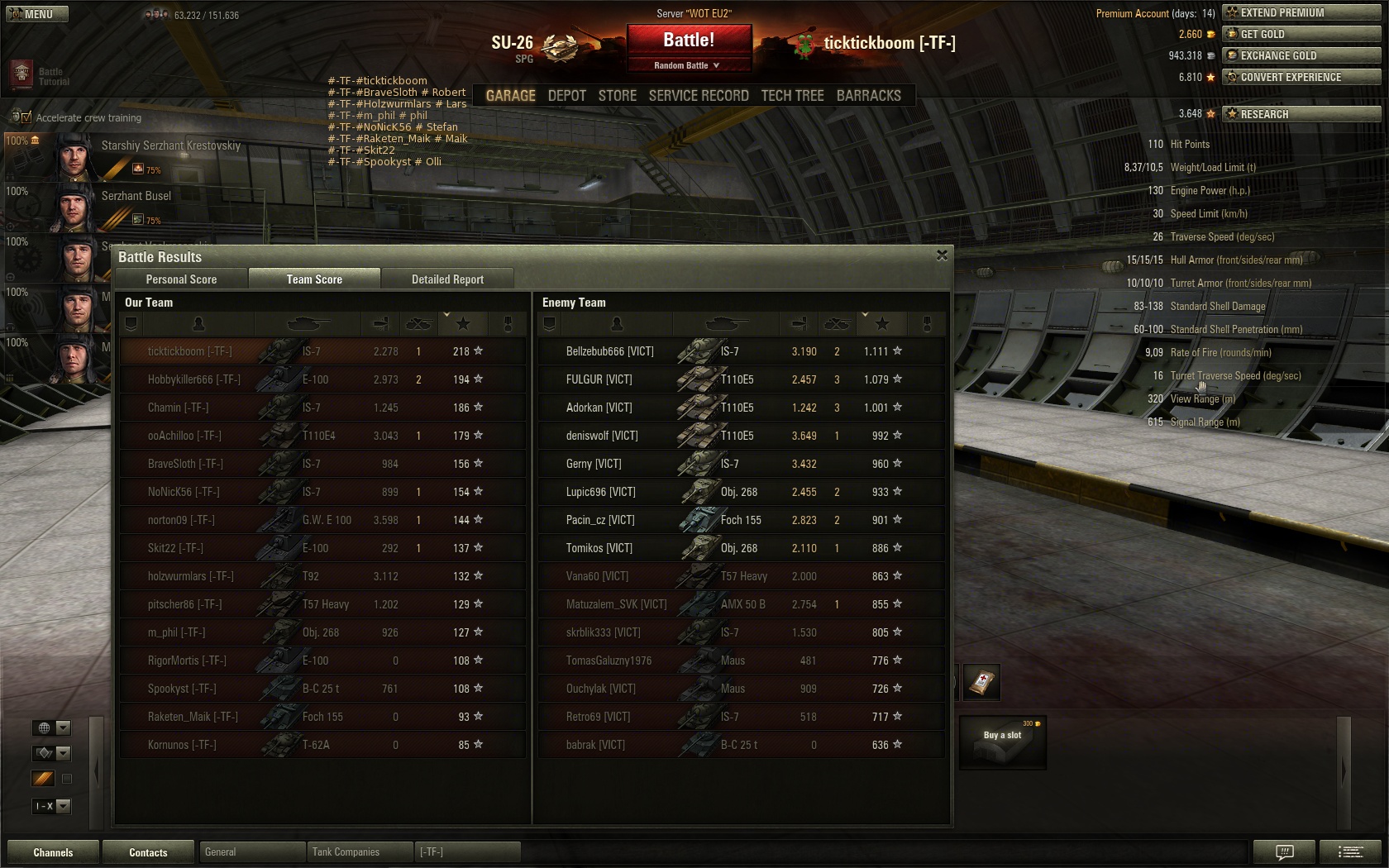Open the Contacts list
The width and height of the screenshot is (1389, 868).
coord(148,852)
